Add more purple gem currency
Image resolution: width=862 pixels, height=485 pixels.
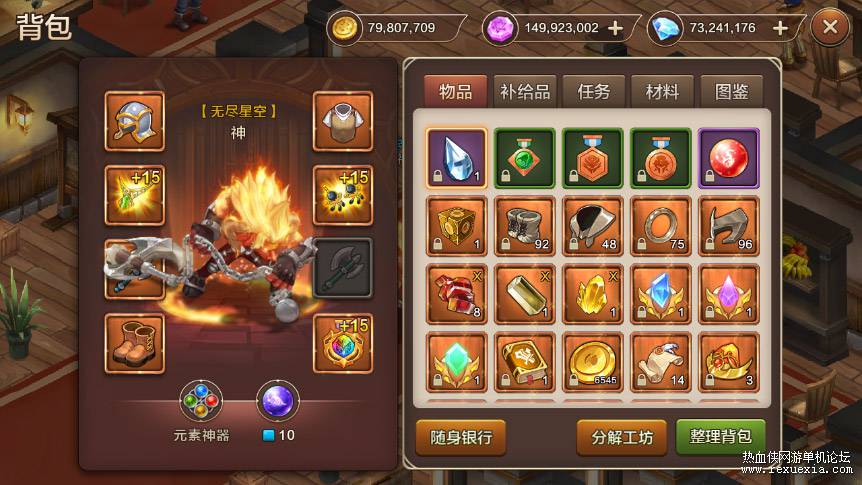click(x=615, y=28)
